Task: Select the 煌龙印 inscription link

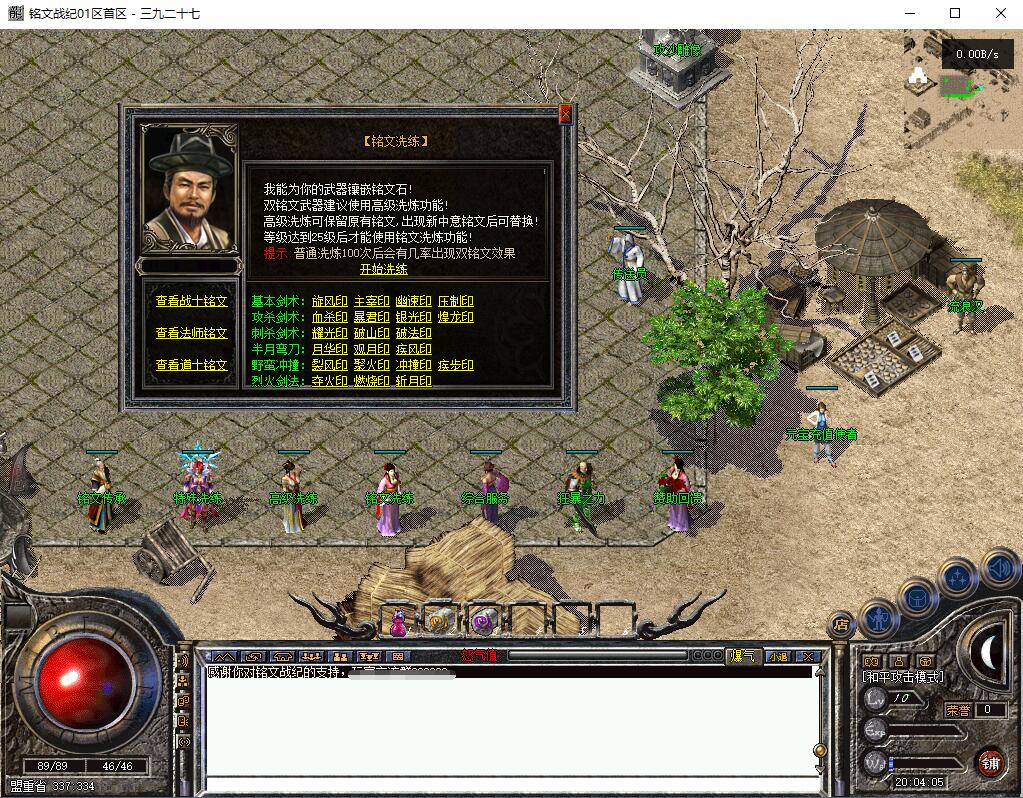Action: (455, 317)
